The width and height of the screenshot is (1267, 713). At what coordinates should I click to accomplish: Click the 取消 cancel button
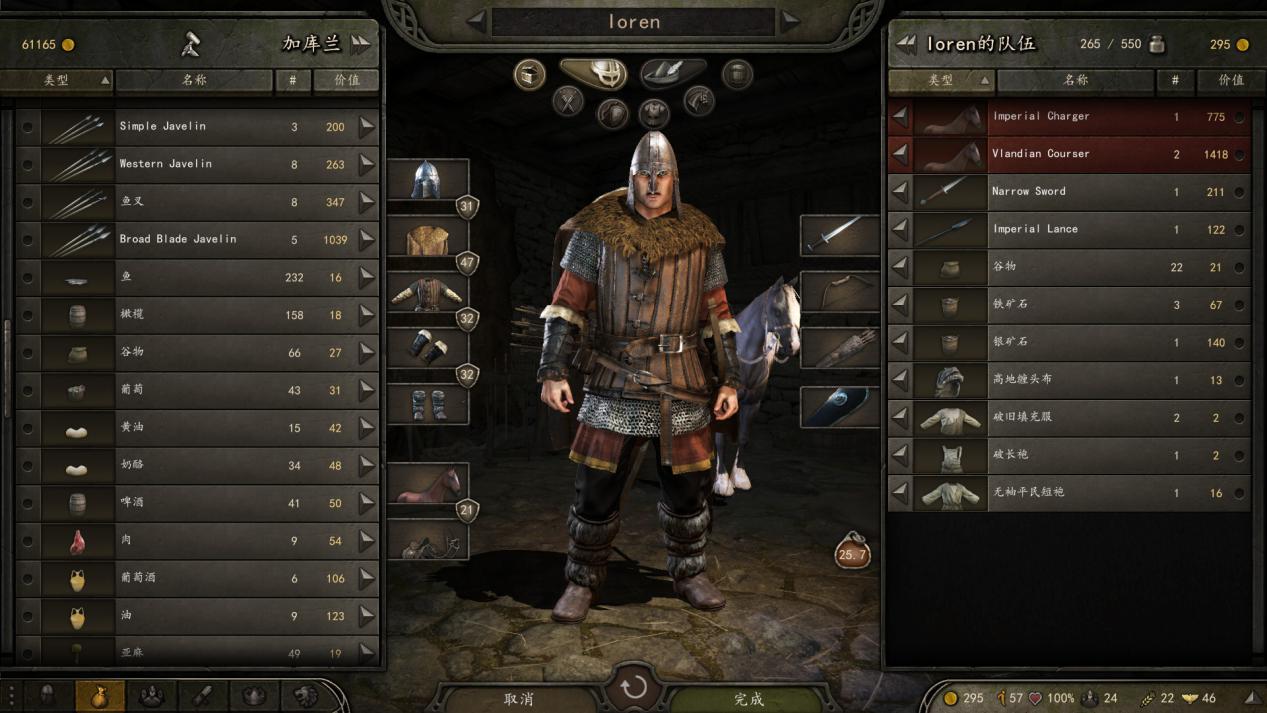tap(518, 698)
